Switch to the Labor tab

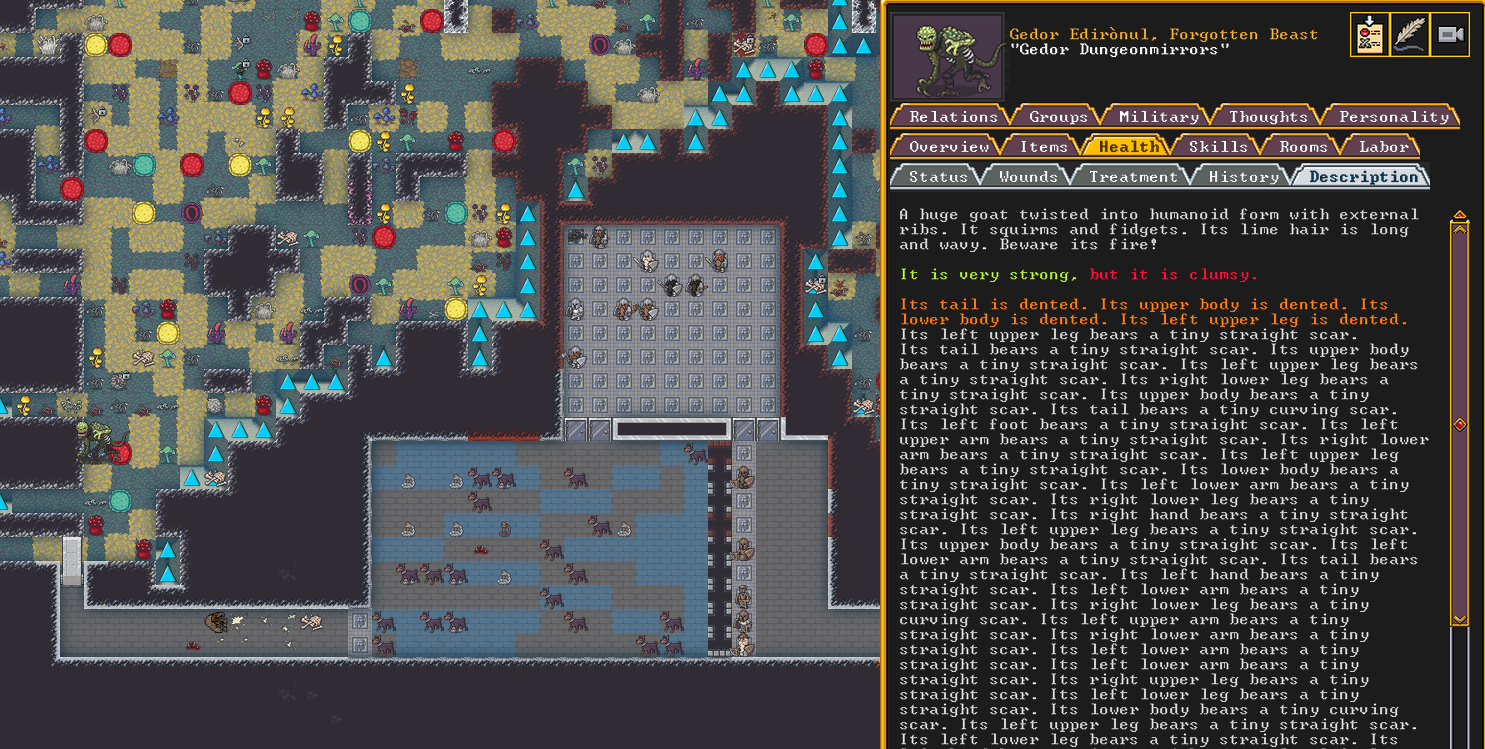(x=1384, y=147)
